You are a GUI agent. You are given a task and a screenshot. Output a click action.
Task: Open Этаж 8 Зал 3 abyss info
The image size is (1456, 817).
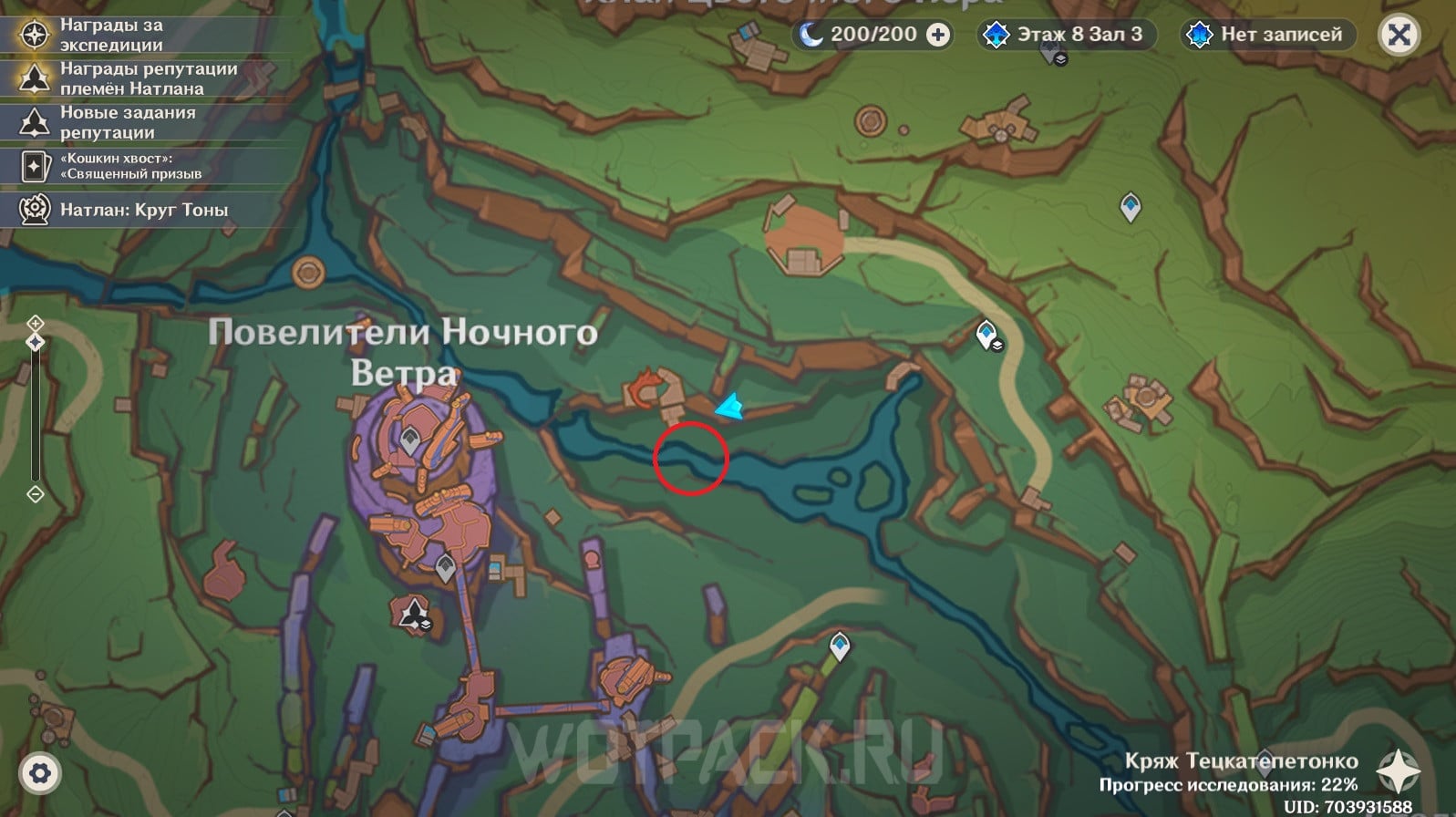pyautogui.click(x=1066, y=35)
